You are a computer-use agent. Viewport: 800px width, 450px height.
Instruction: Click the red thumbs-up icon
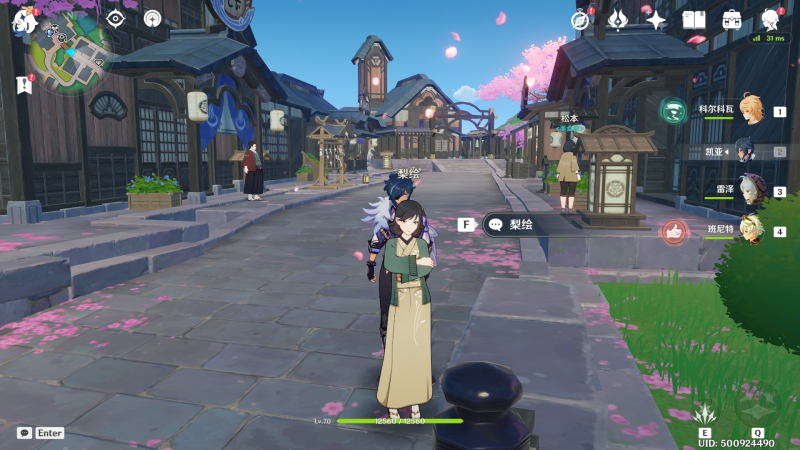pyautogui.click(x=674, y=232)
